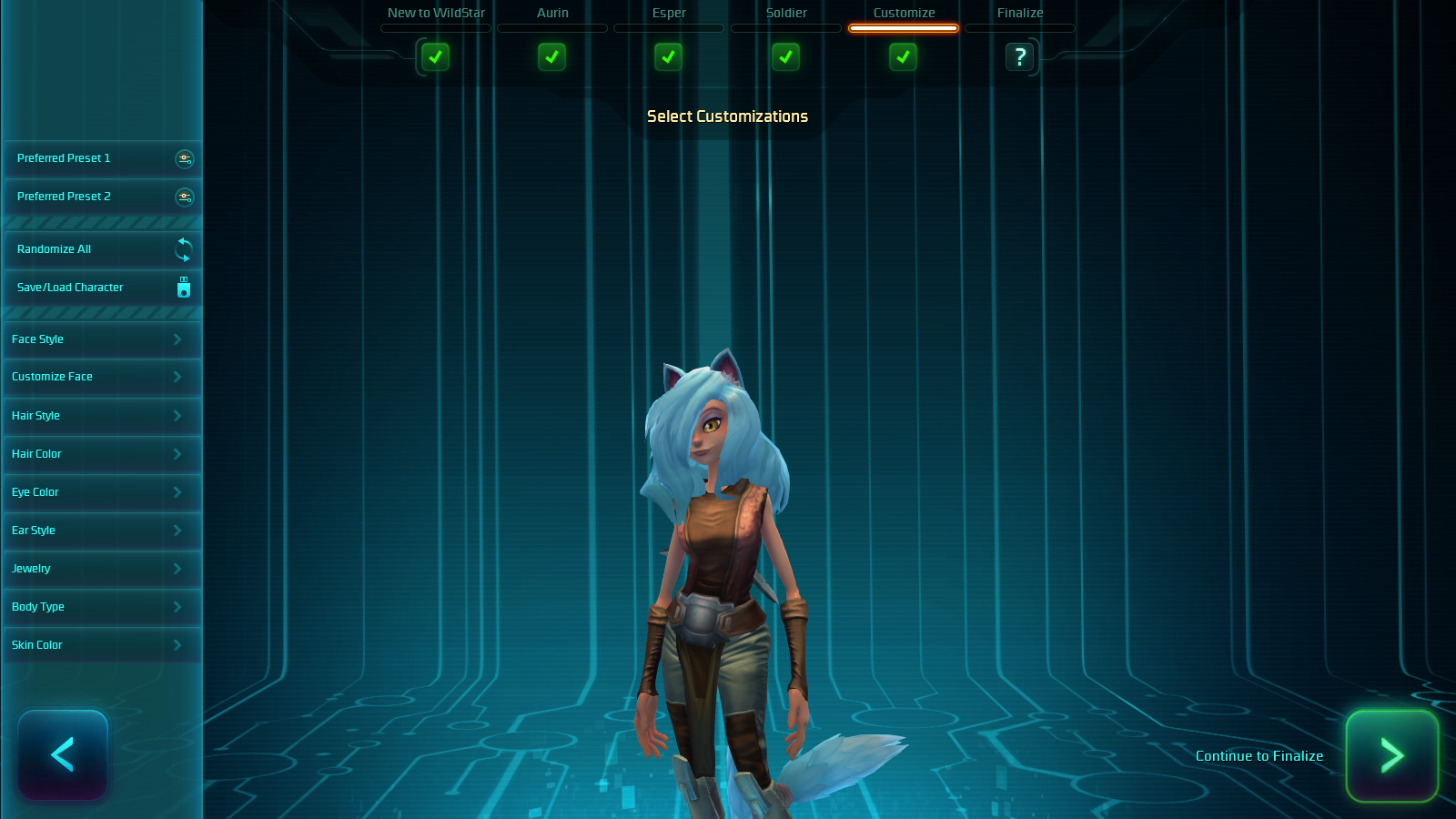The height and width of the screenshot is (819, 1456).
Task: Select the green forward arrow icon
Action: click(x=1392, y=755)
